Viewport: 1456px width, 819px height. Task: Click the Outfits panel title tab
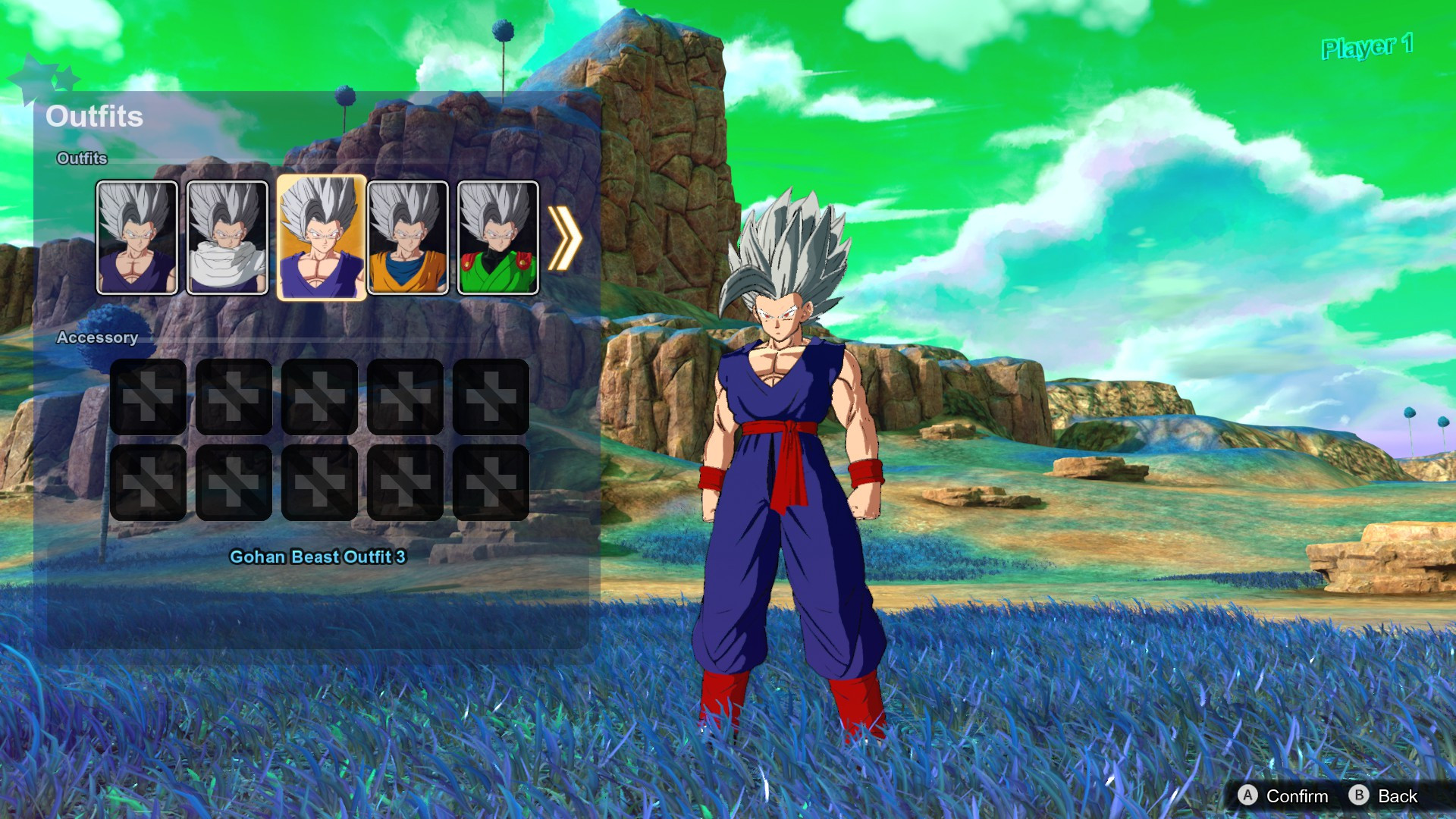coord(96,115)
